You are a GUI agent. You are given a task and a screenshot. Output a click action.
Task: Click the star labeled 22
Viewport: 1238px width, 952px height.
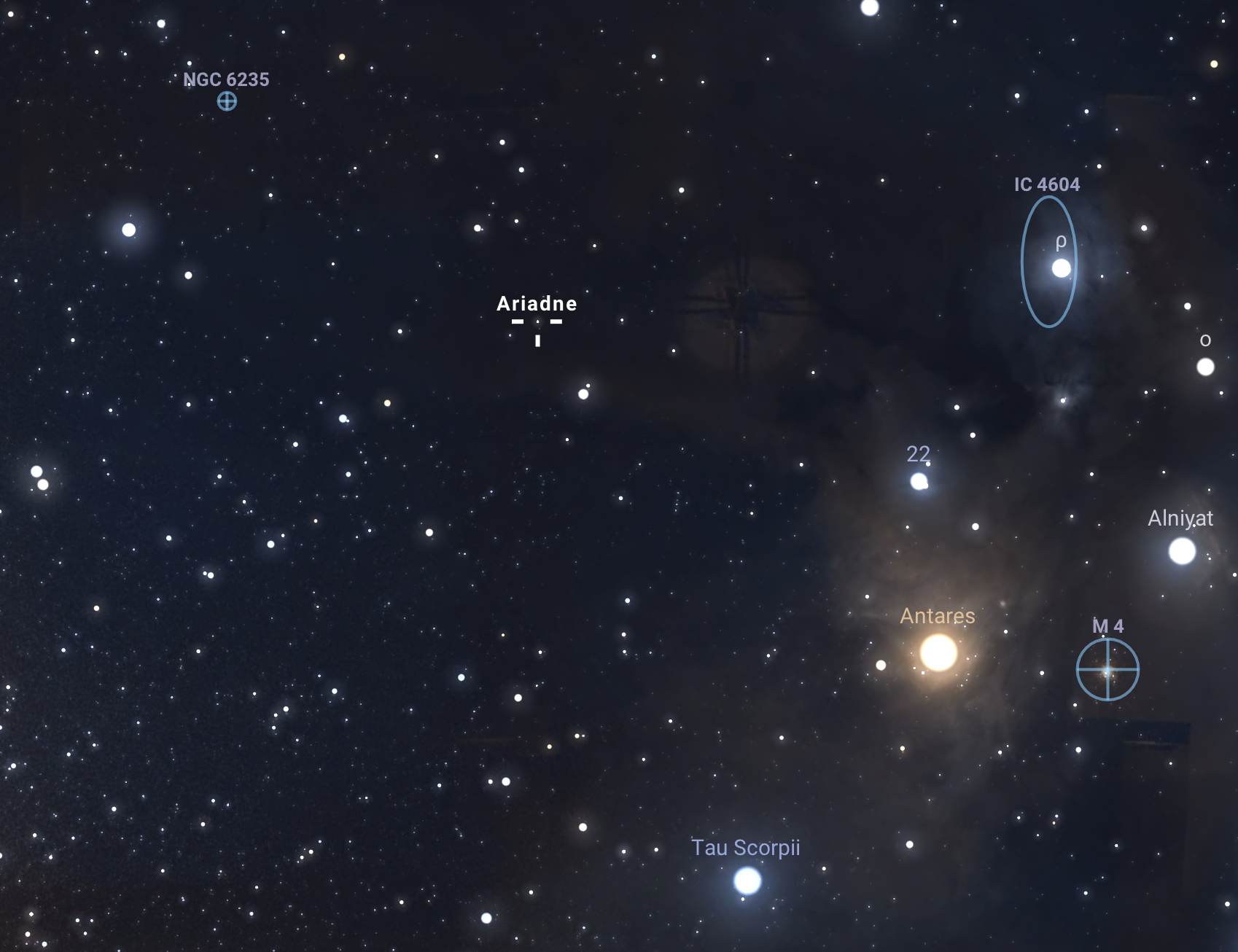click(x=919, y=481)
